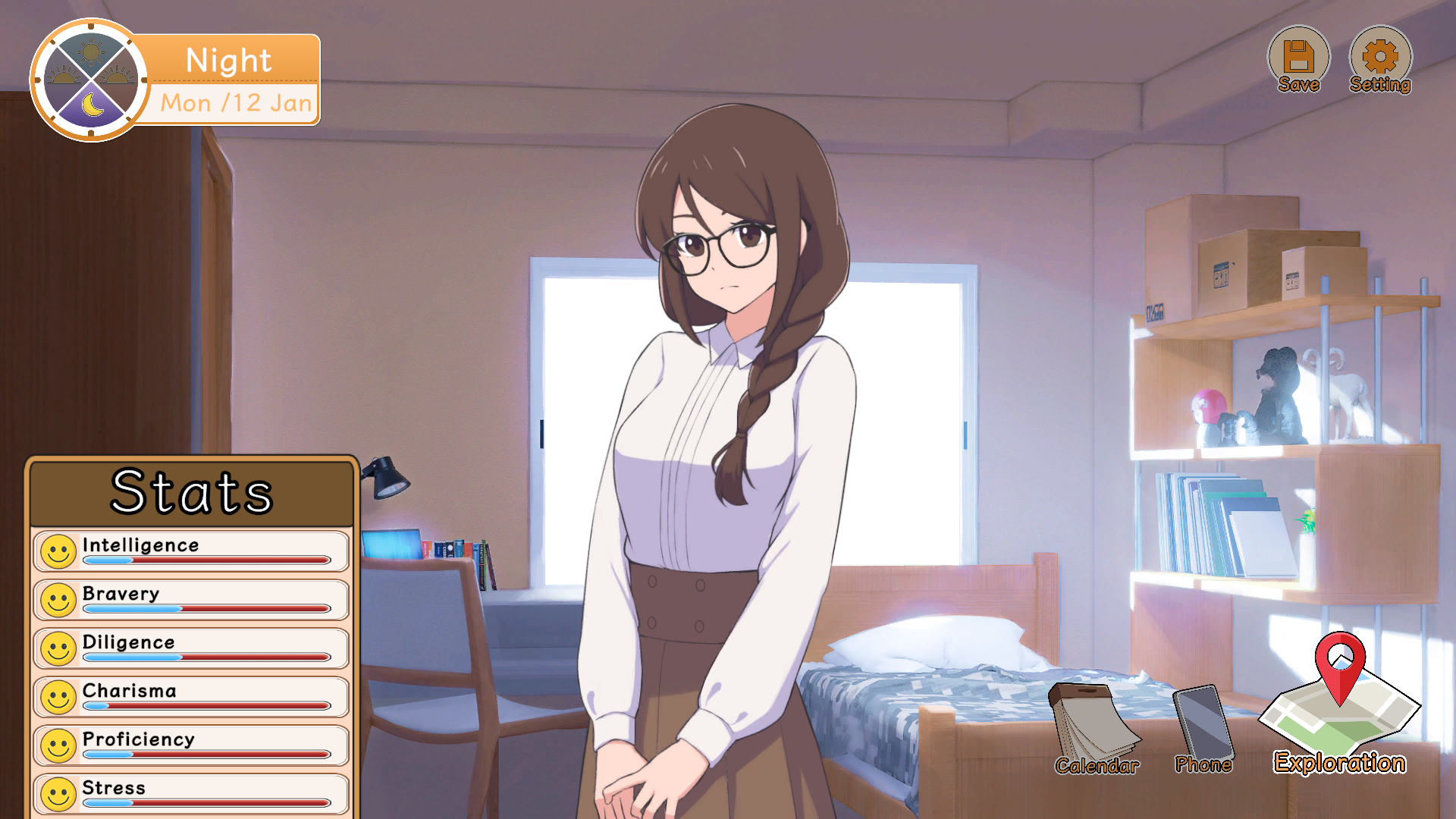The width and height of the screenshot is (1456, 819).
Task: Open the Exploration map
Action: pos(1339,705)
